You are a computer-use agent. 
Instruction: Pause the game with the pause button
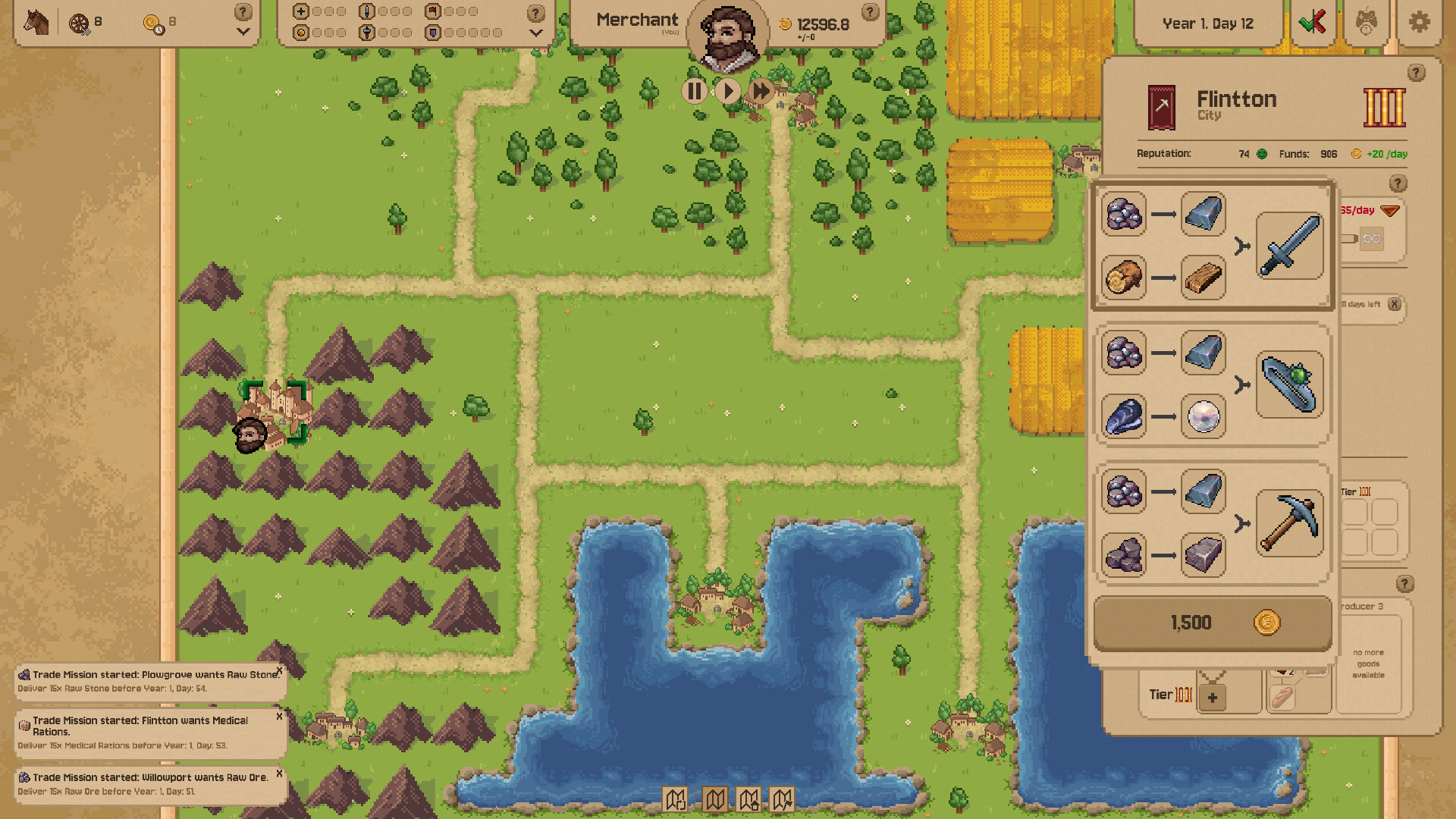[x=694, y=91]
